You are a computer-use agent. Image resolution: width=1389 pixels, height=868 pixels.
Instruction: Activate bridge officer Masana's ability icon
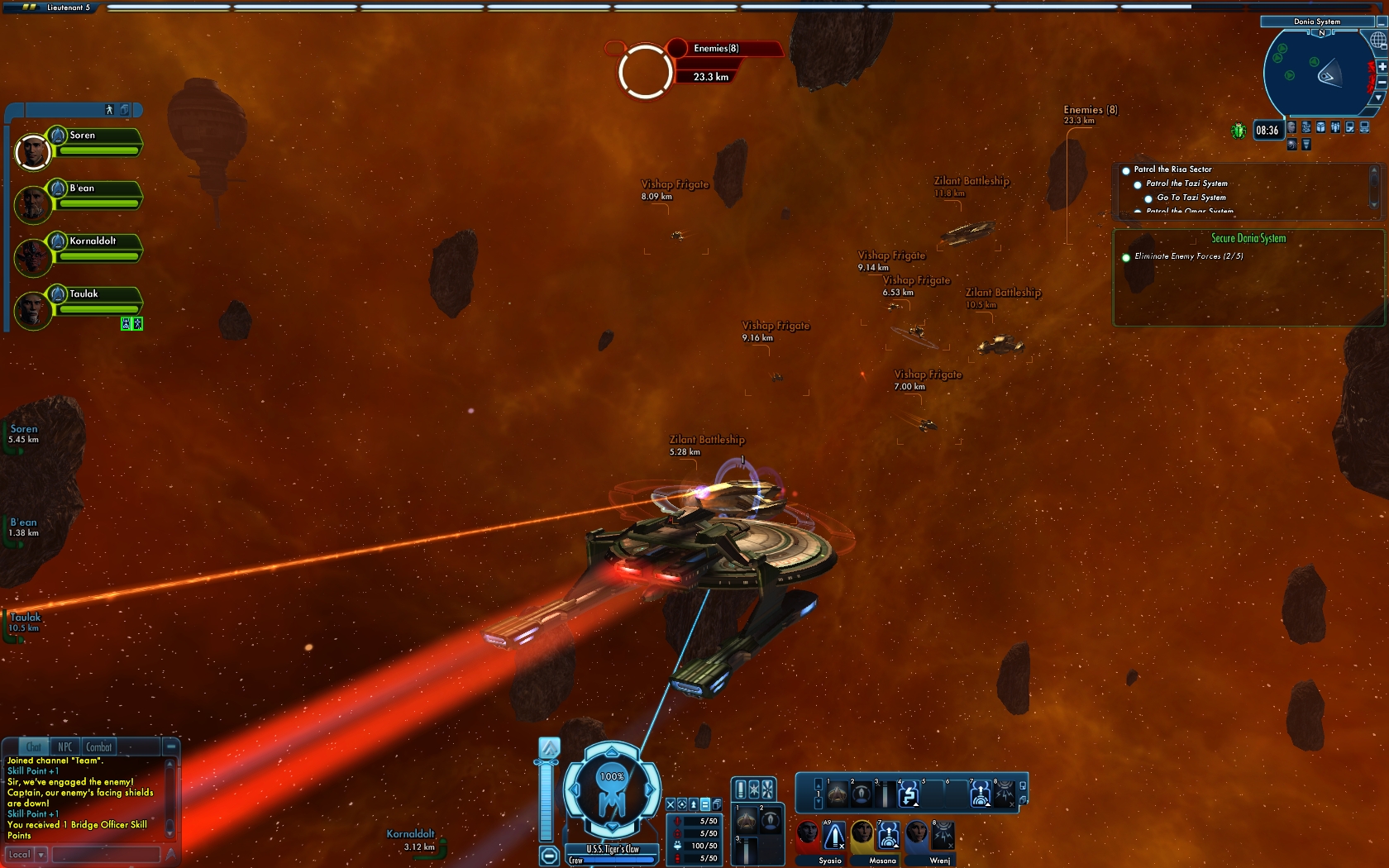tap(889, 836)
